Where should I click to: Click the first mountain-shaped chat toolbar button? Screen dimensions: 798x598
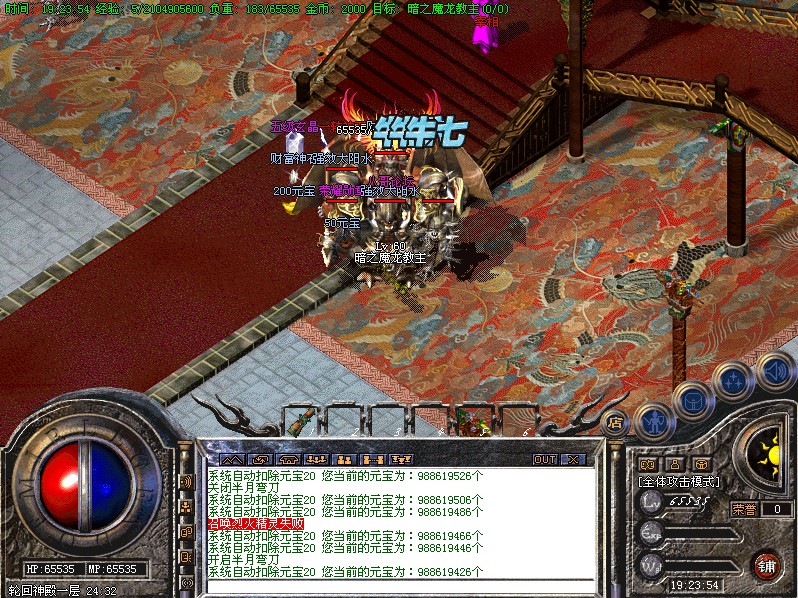point(232,459)
